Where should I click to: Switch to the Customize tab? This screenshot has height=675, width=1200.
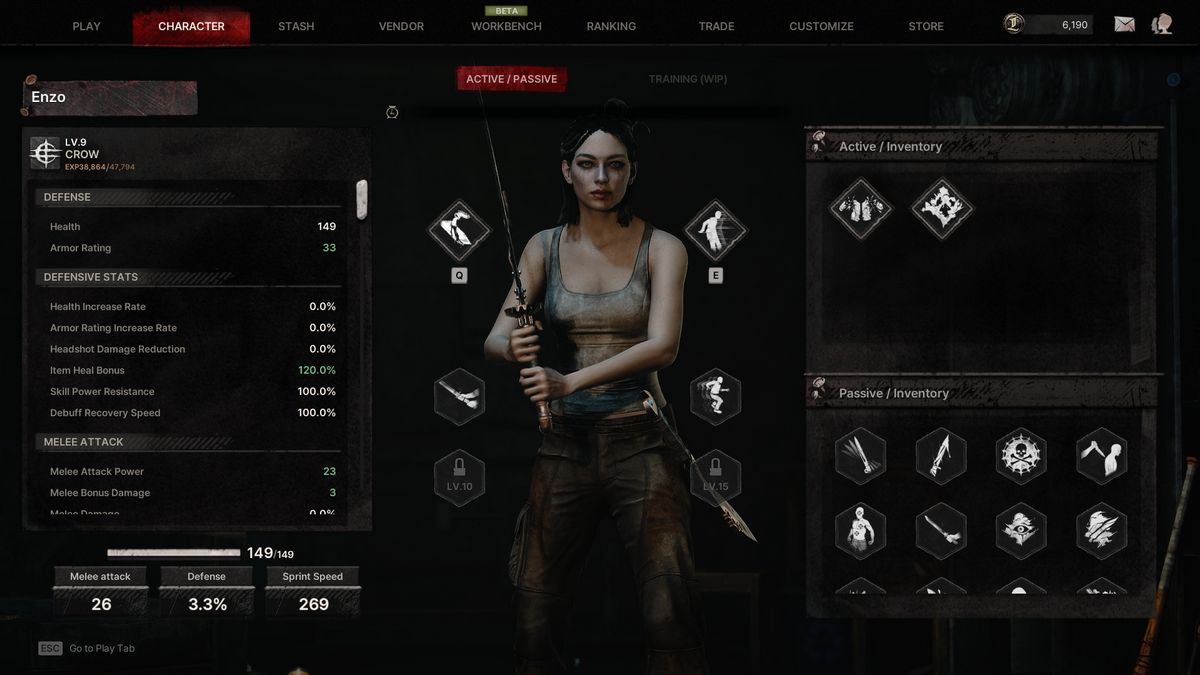tap(821, 26)
